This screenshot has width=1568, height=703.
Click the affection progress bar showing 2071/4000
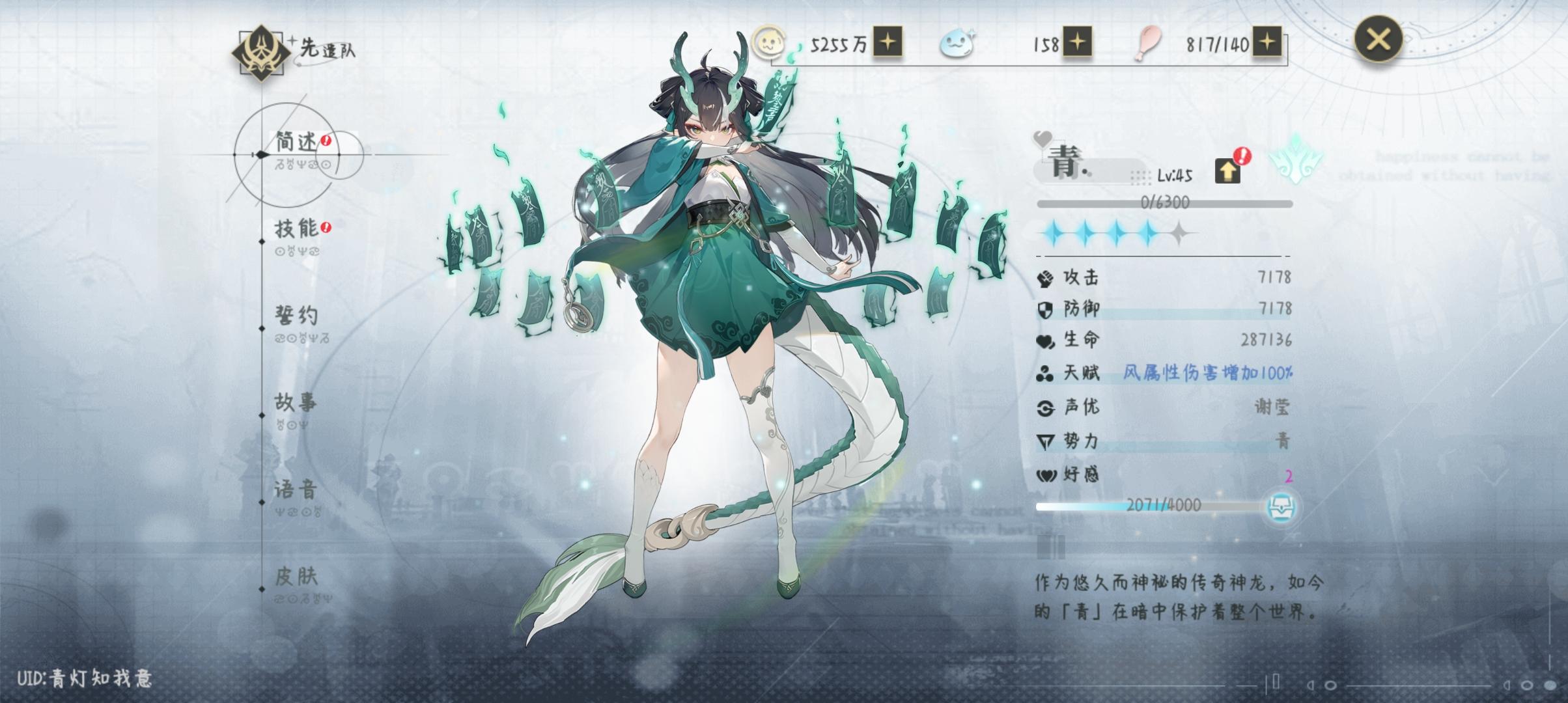pos(1159,507)
